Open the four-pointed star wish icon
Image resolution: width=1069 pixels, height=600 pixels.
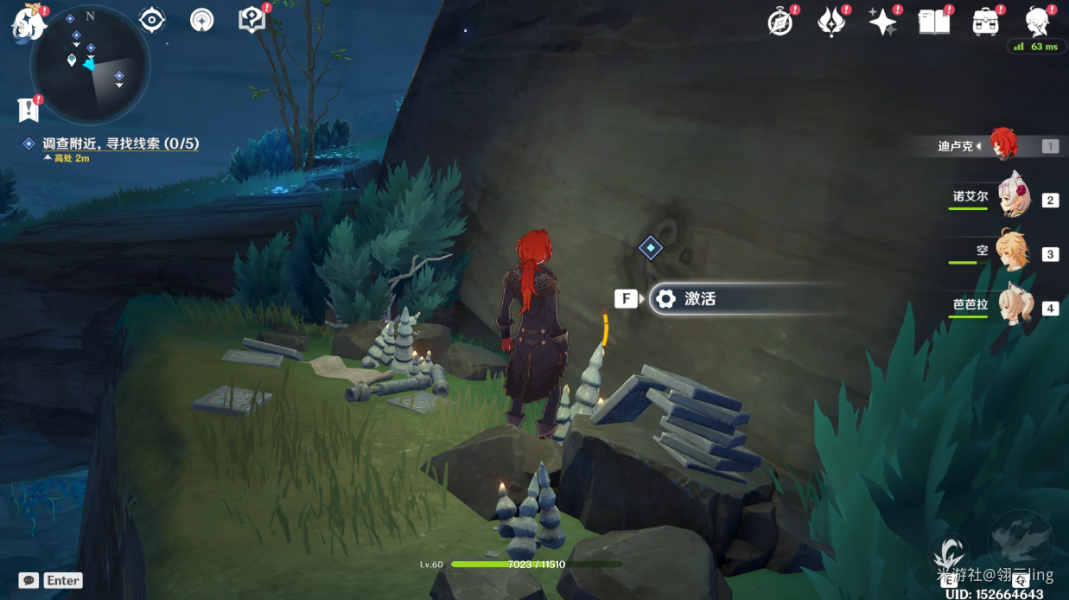pos(882,21)
